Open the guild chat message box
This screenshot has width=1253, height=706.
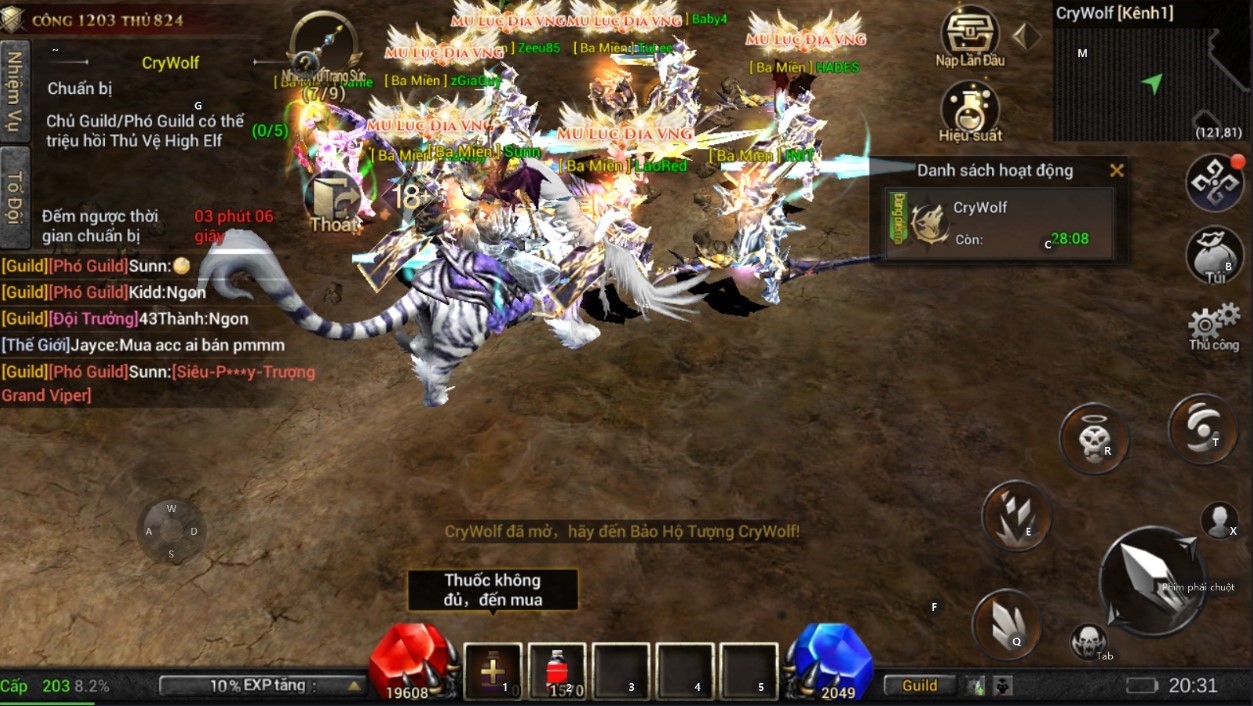coord(158,331)
